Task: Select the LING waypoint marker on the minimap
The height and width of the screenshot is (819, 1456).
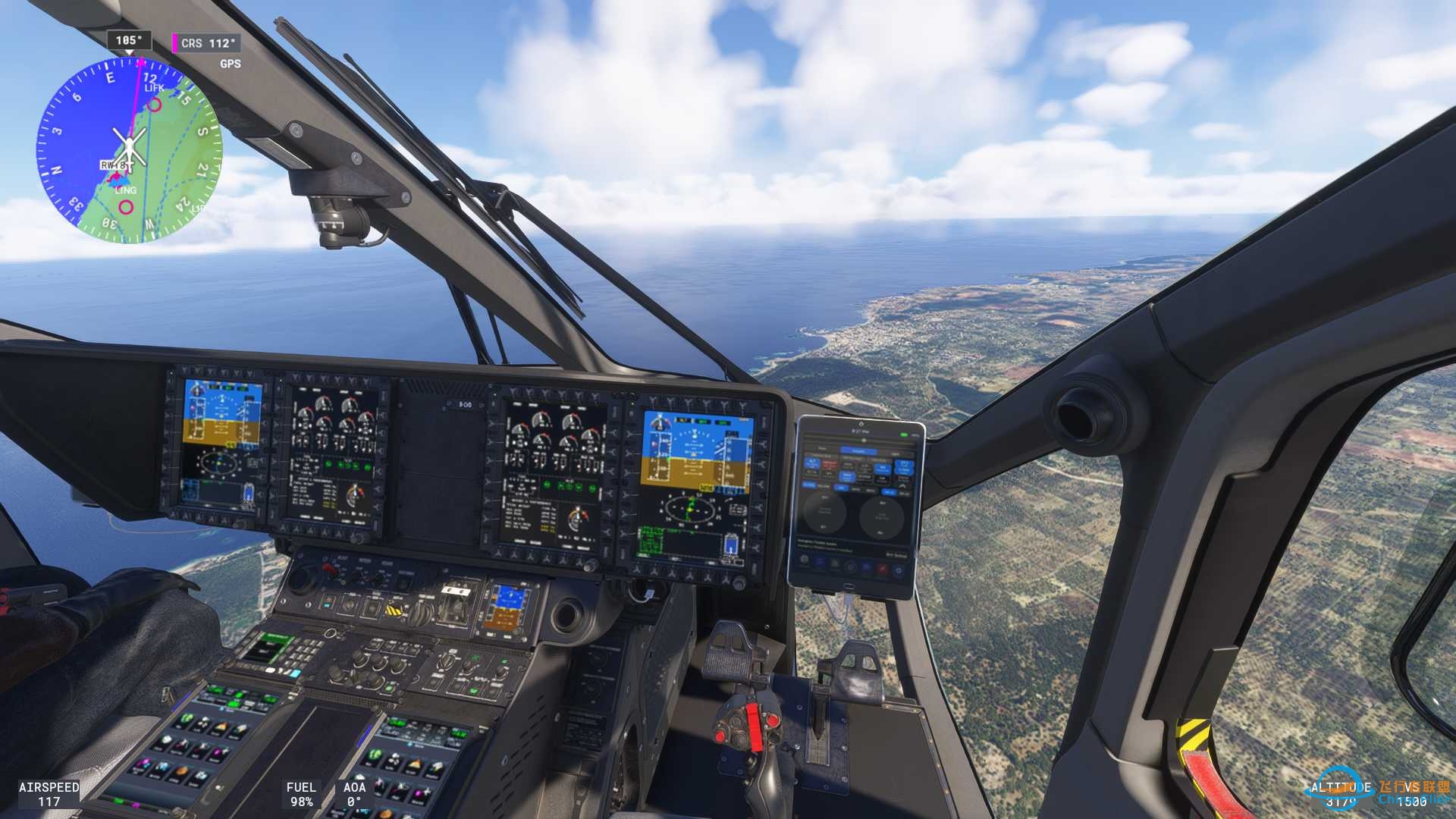Action: 127,206
